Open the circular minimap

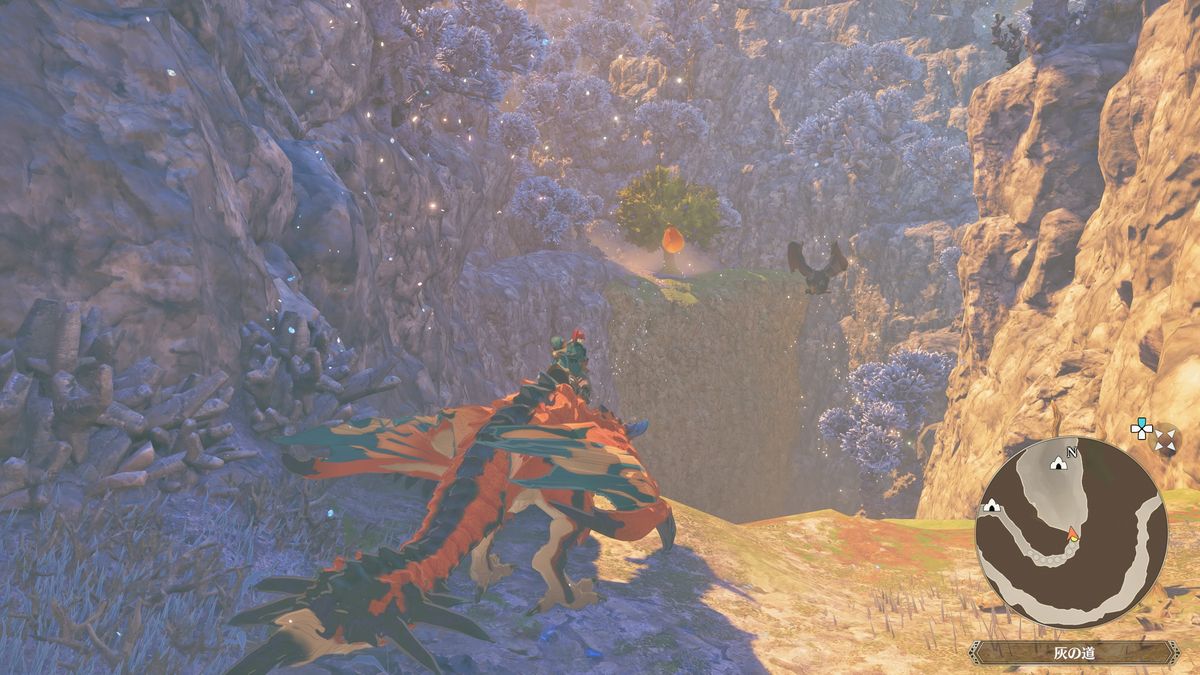click(x=1071, y=530)
